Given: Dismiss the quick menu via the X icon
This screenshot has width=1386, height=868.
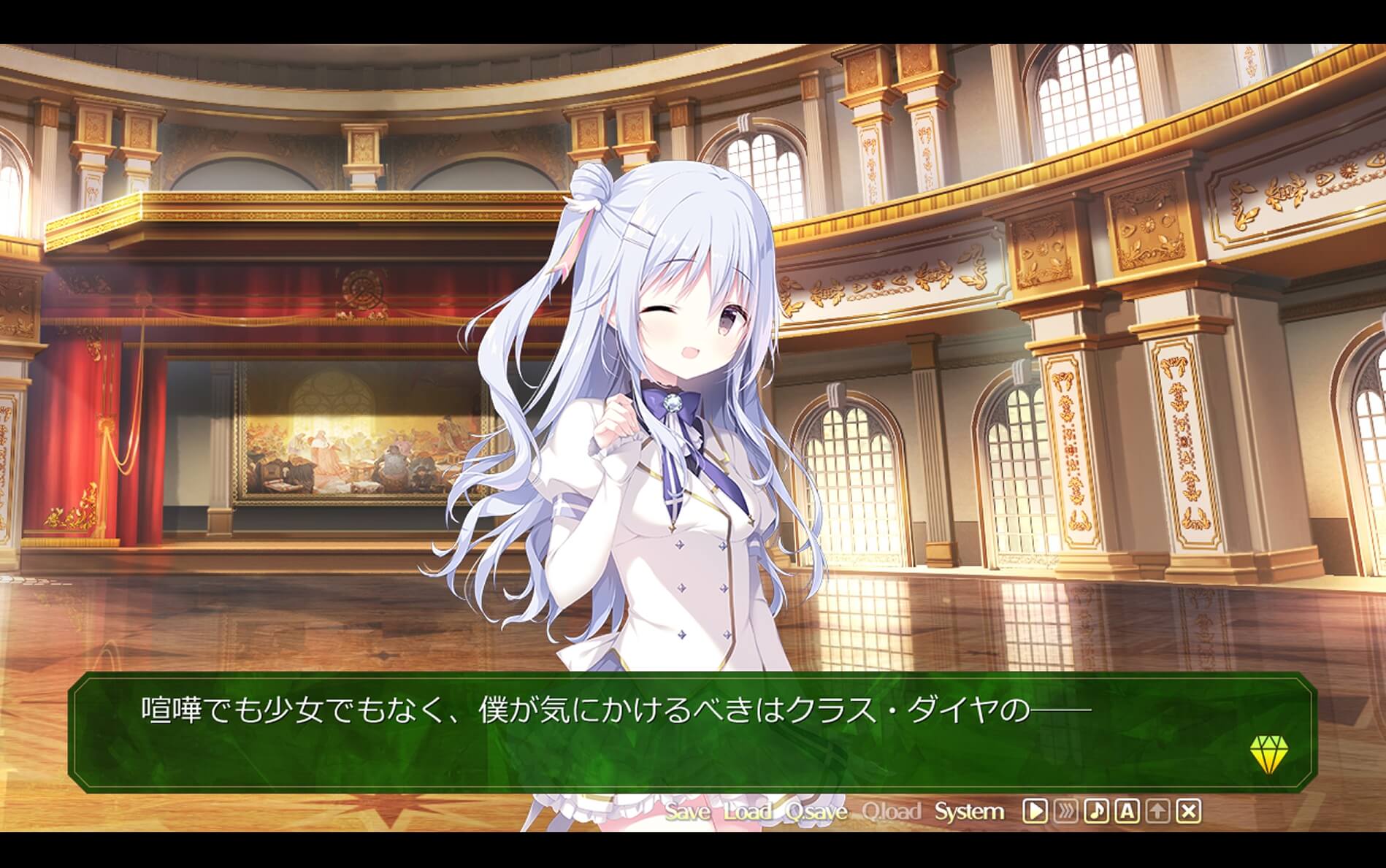Looking at the screenshot, I should [1189, 810].
